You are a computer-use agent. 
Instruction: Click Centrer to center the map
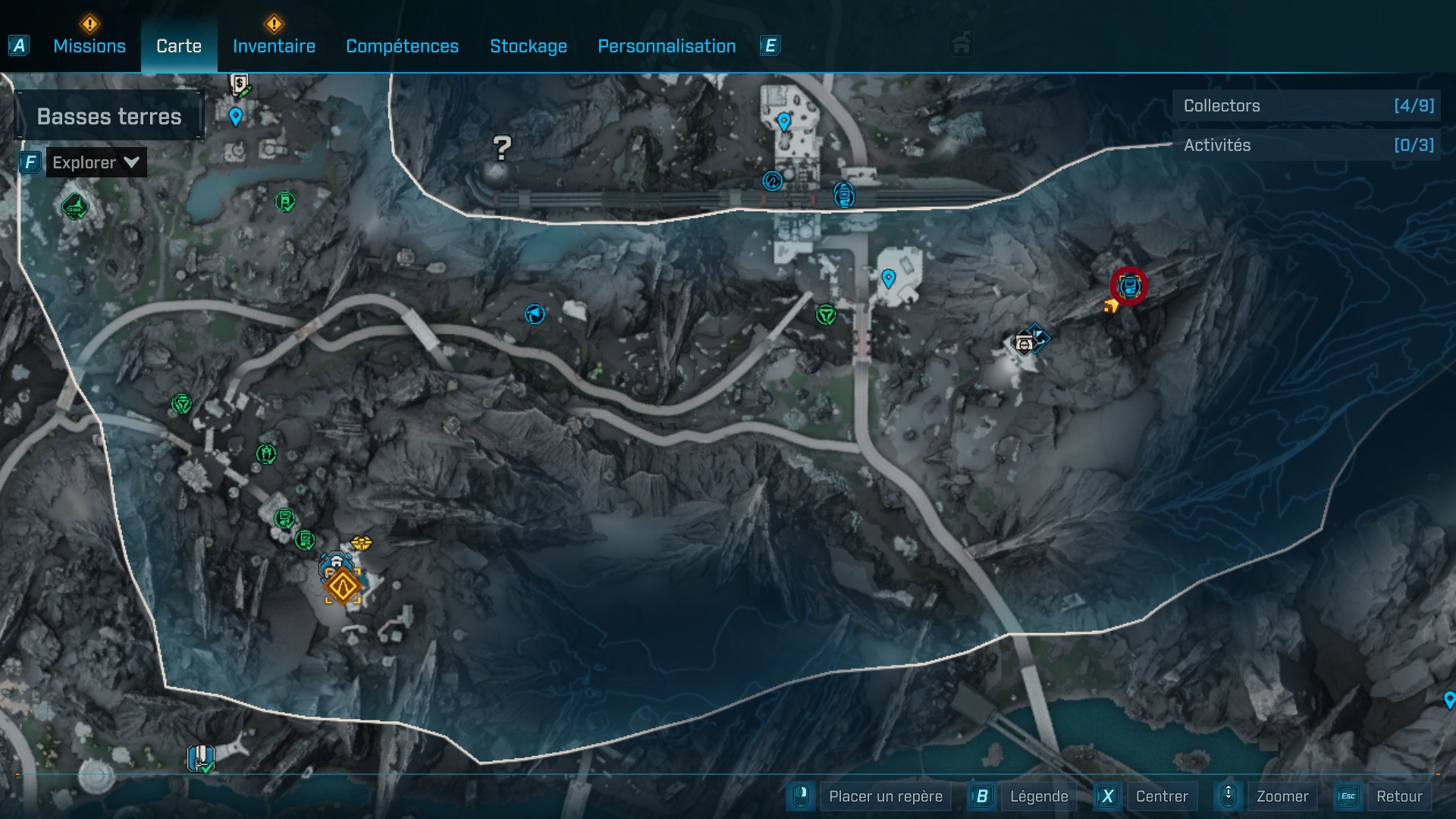pyautogui.click(x=1161, y=796)
